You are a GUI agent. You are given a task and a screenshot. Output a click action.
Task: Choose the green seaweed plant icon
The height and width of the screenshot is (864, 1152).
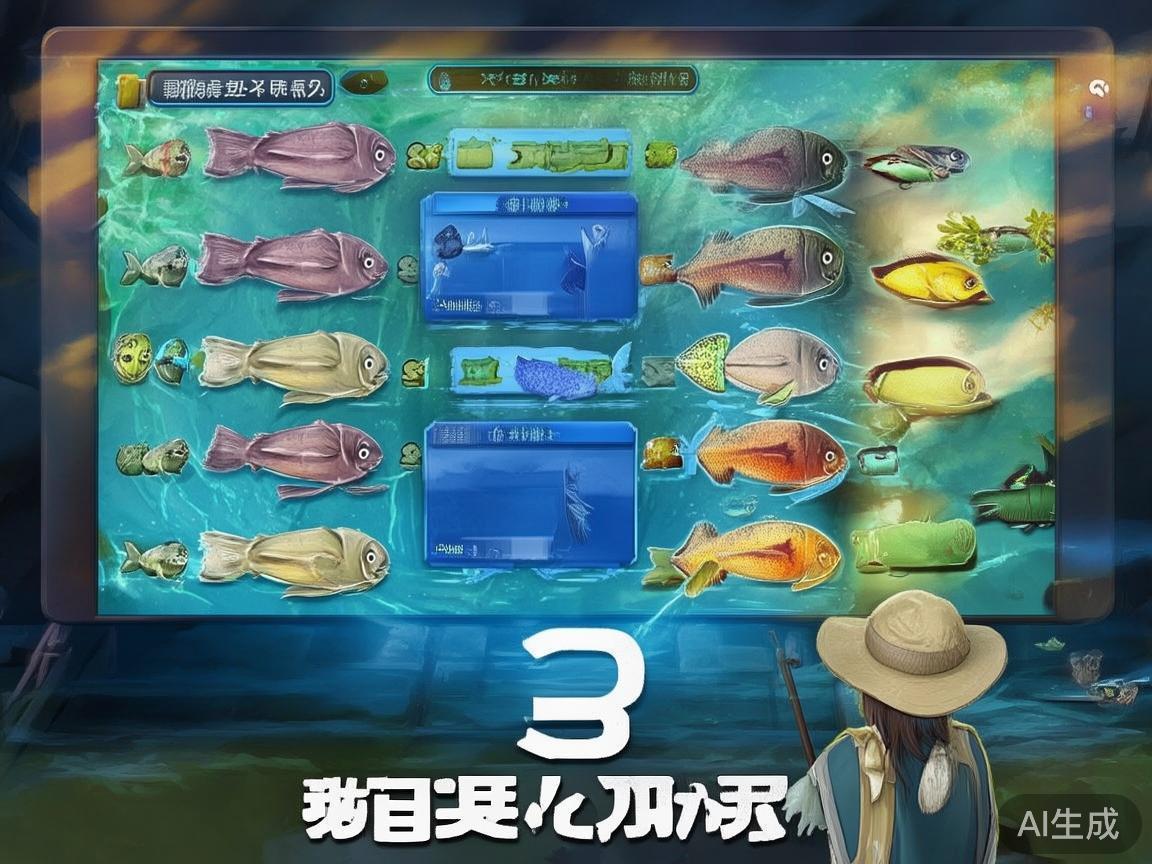997,234
